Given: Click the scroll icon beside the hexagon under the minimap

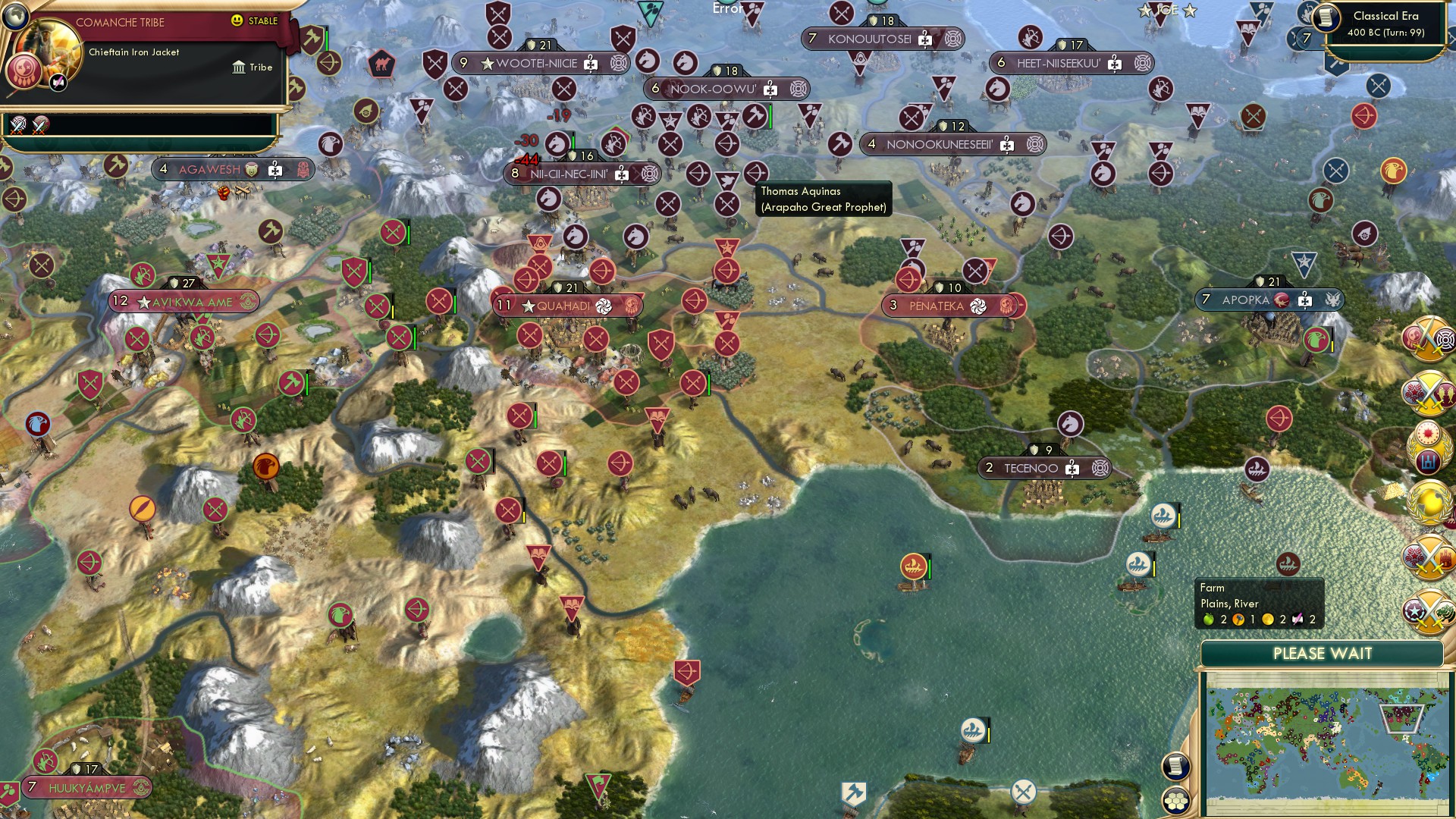Looking at the screenshot, I should pos(1175,766).
